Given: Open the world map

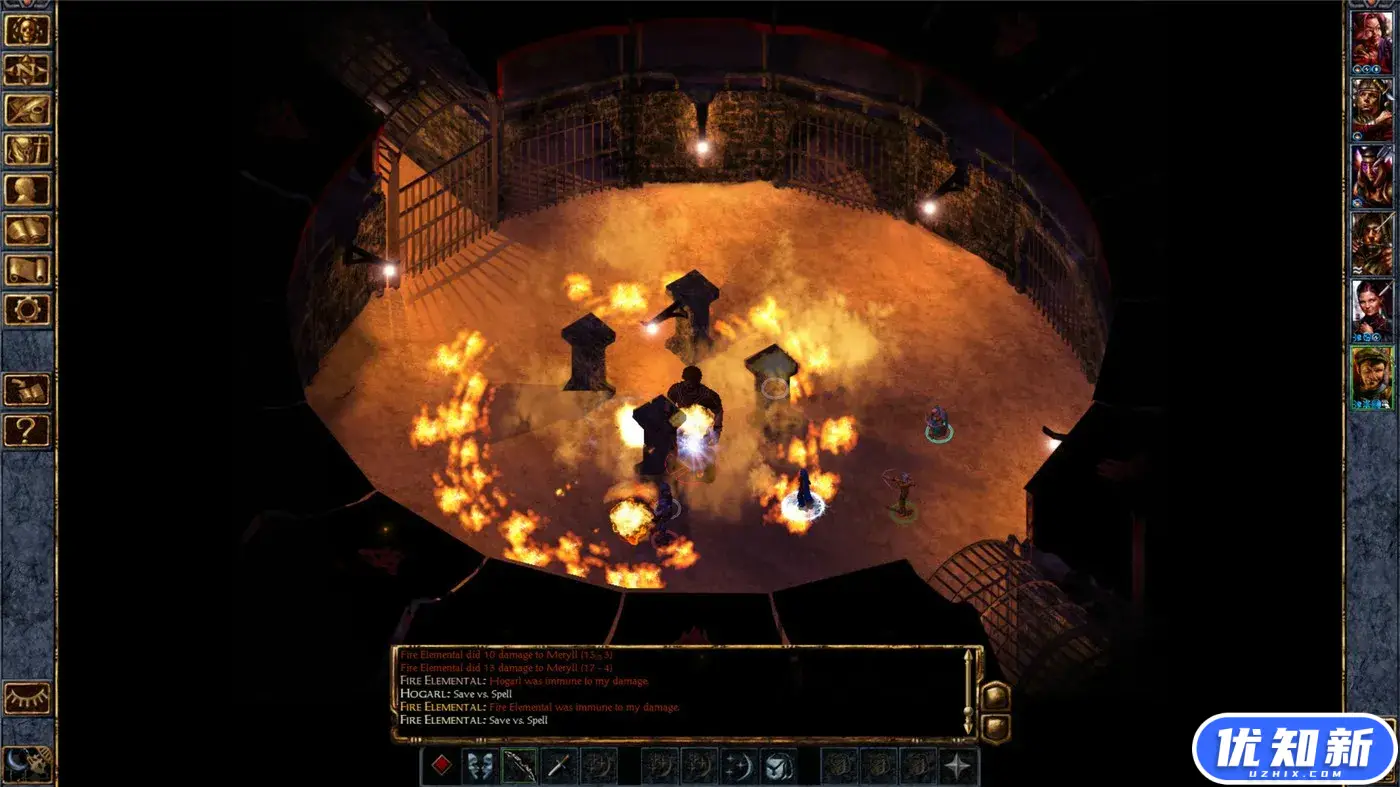Looking at the screenshot, I should [30, 71].
